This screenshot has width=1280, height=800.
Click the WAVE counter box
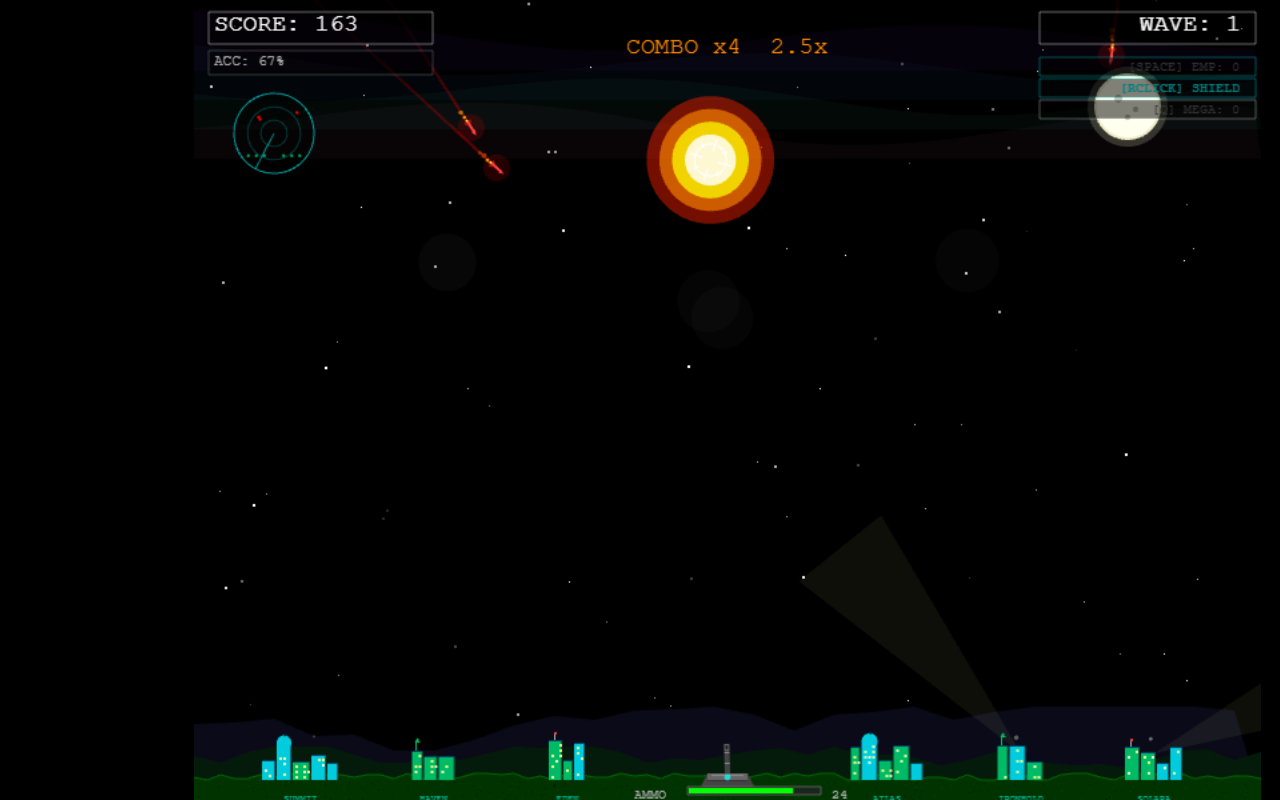[x=1147, y=27]
